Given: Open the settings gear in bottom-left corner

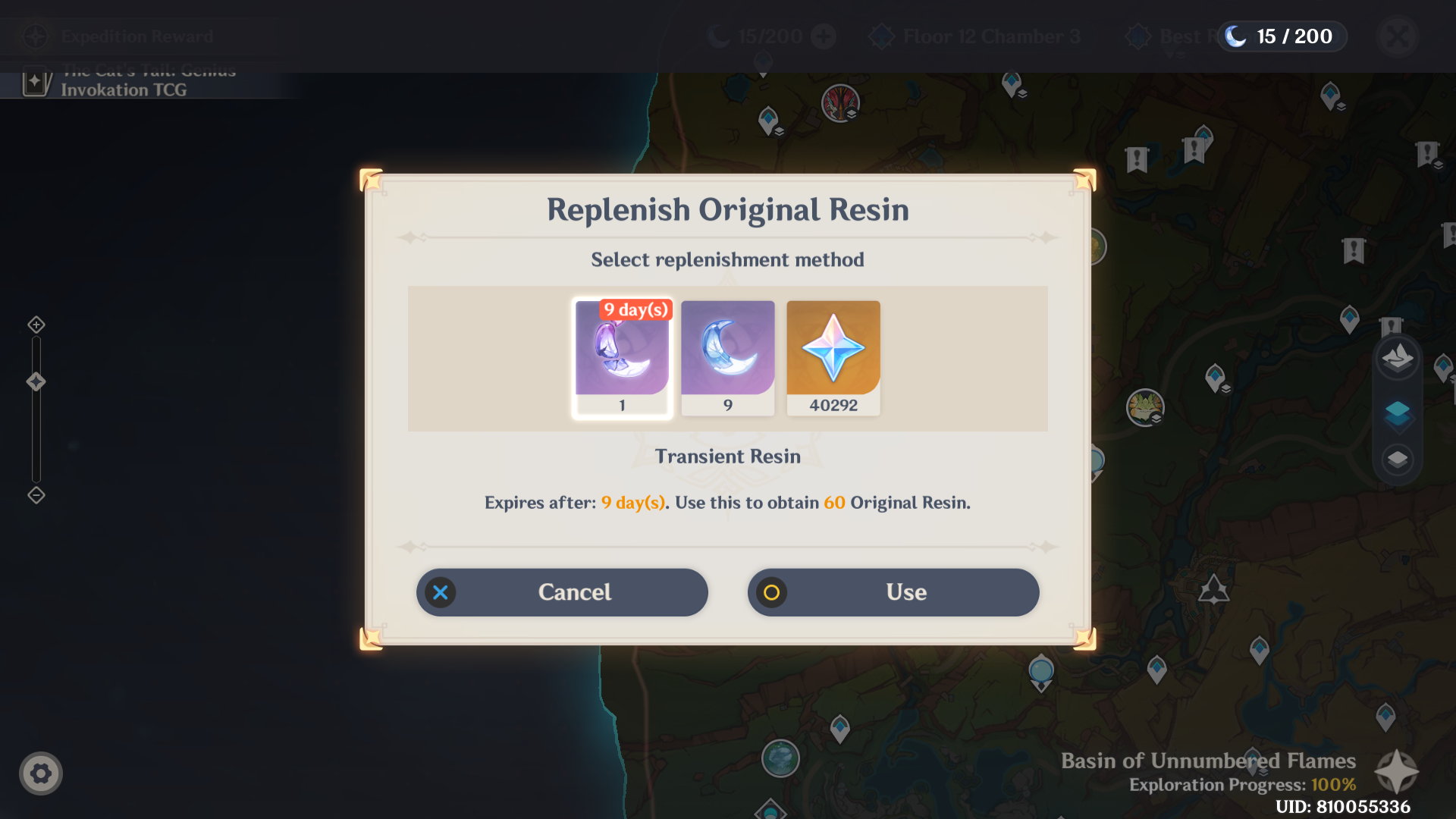Looking at the screenshot, I should click(x=42, y=773).
